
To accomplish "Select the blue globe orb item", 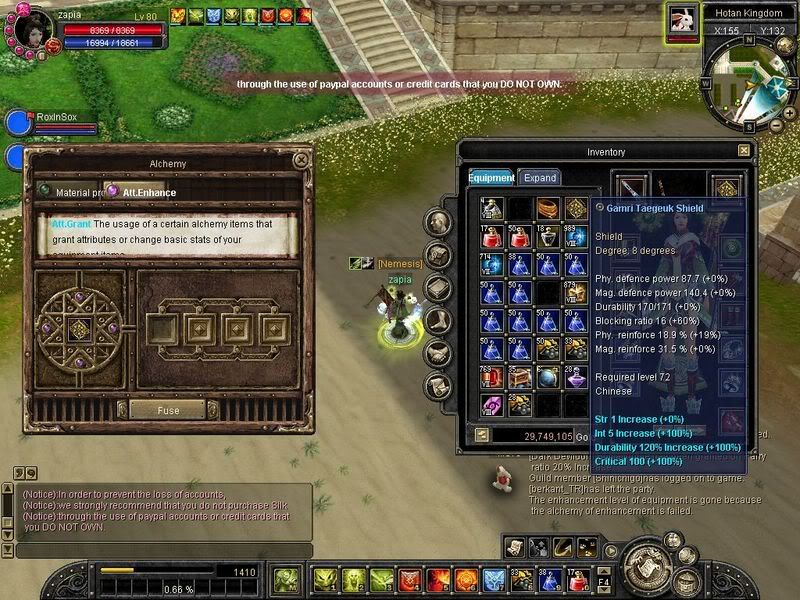I will pyautogui.click(x=548, y=377).
